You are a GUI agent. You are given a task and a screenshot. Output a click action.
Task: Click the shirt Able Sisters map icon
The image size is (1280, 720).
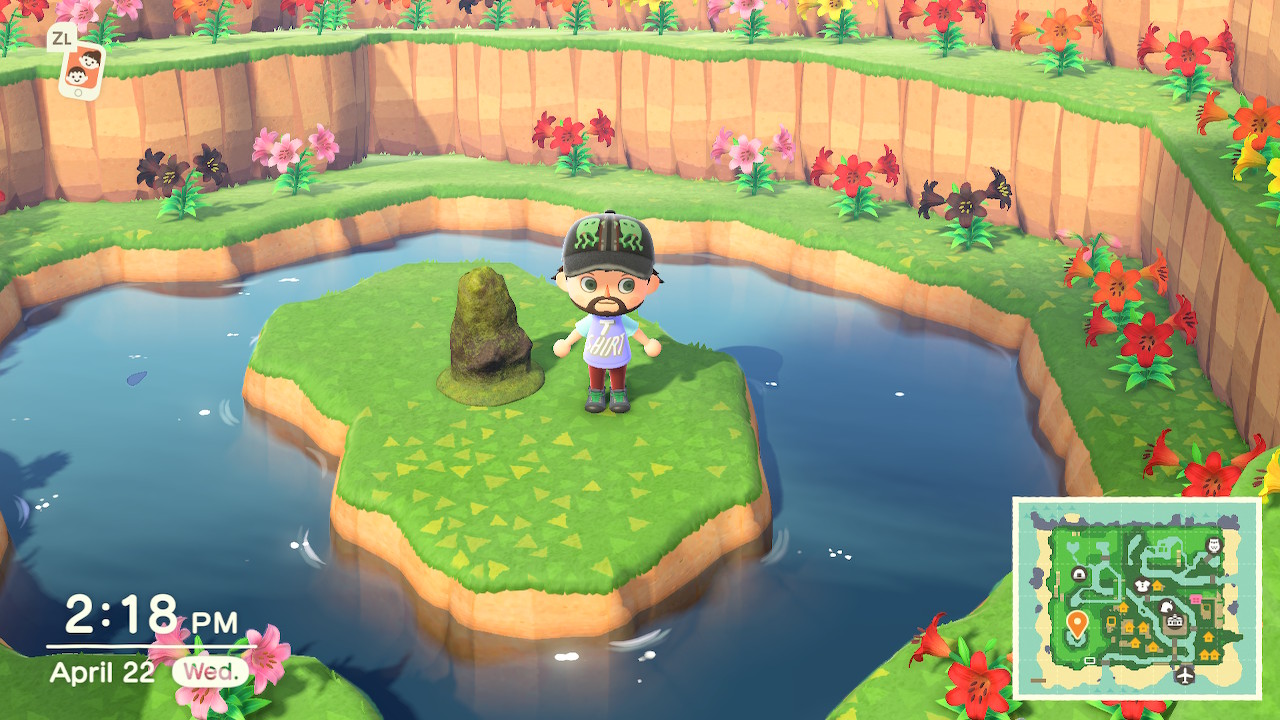coord(1142,586)
